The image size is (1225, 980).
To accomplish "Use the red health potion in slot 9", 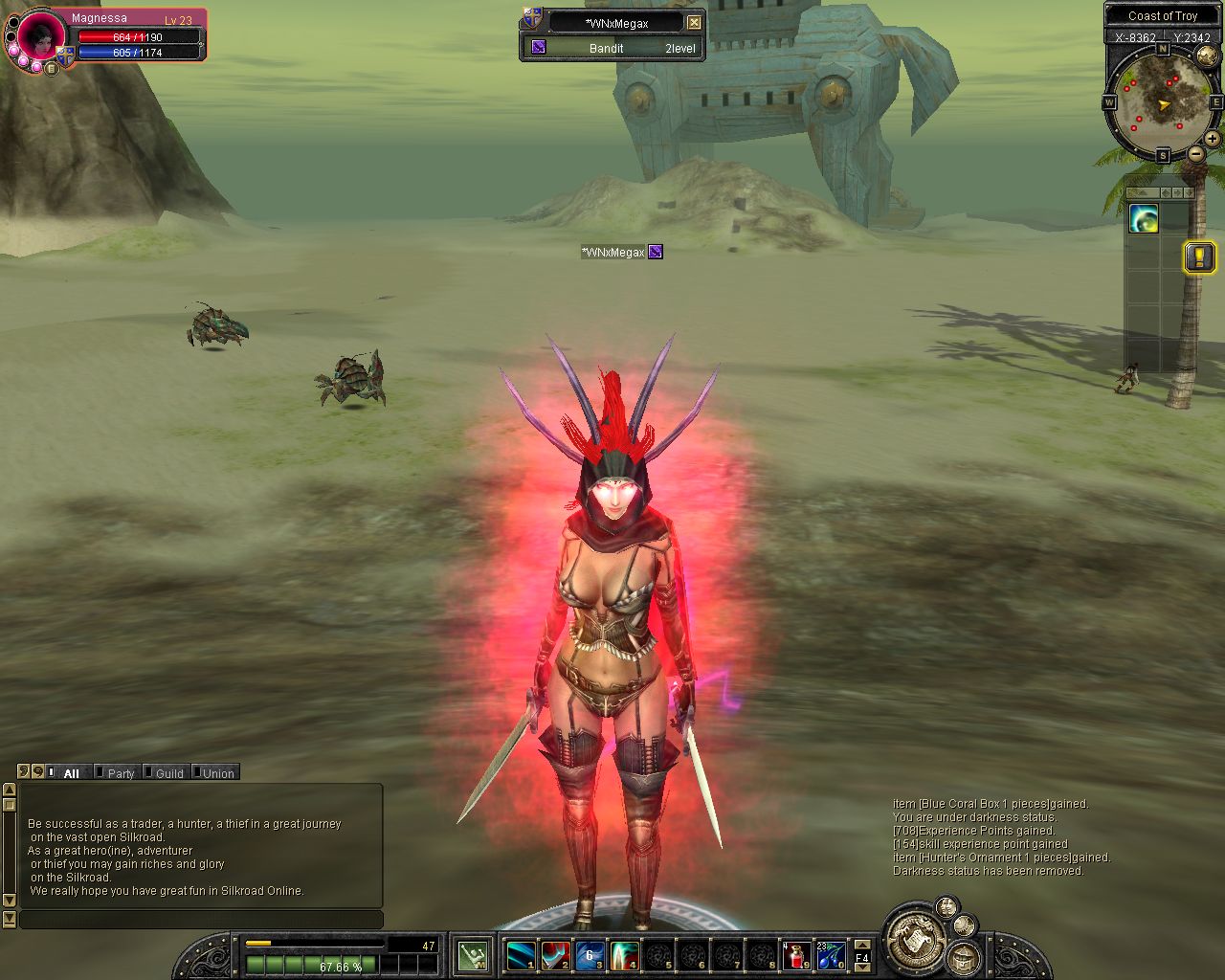I will coord(796,955).
